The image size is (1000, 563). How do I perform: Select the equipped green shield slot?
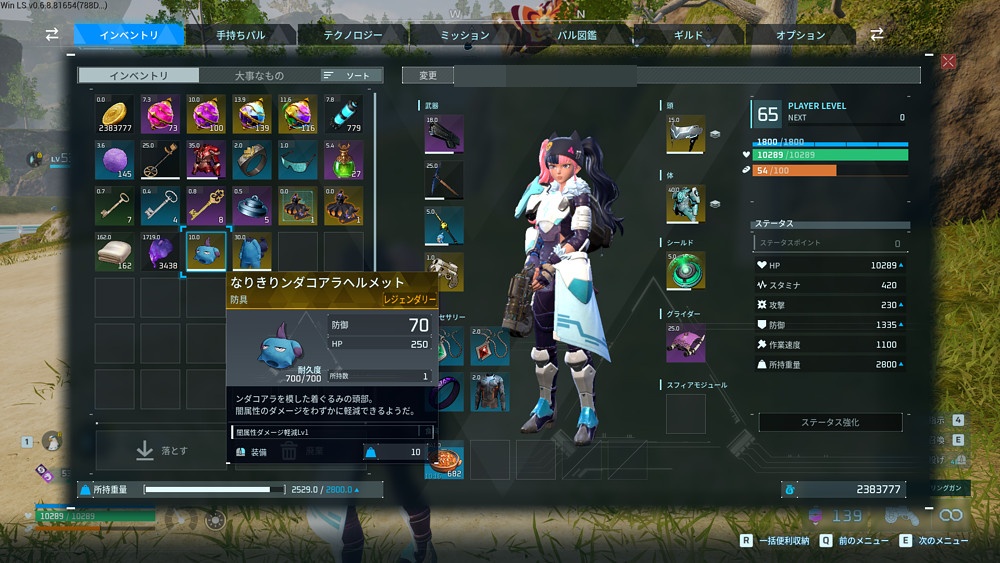(x=685, y=271)
